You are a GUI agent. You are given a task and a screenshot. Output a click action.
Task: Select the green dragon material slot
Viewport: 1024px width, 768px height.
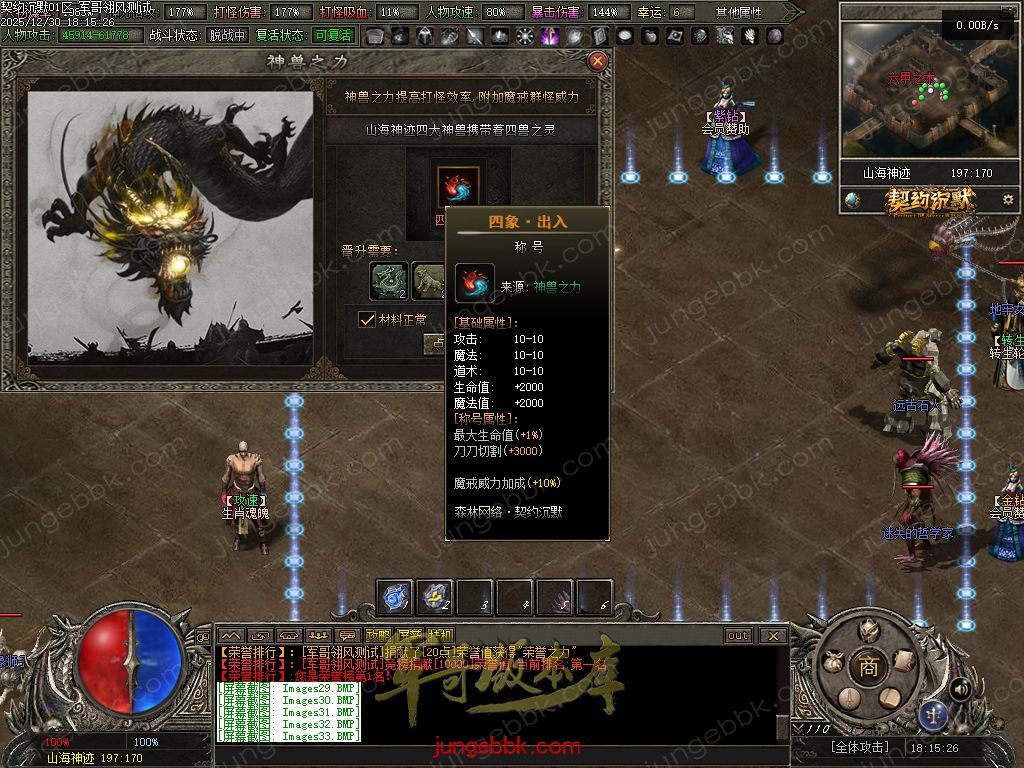point(389,281)
